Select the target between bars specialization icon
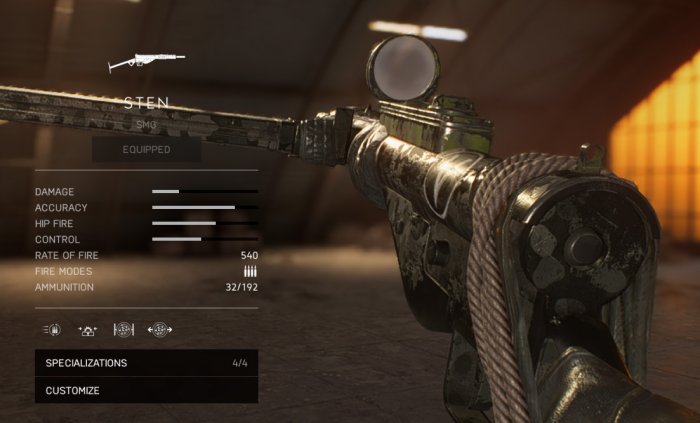 [x=124, y=329]
